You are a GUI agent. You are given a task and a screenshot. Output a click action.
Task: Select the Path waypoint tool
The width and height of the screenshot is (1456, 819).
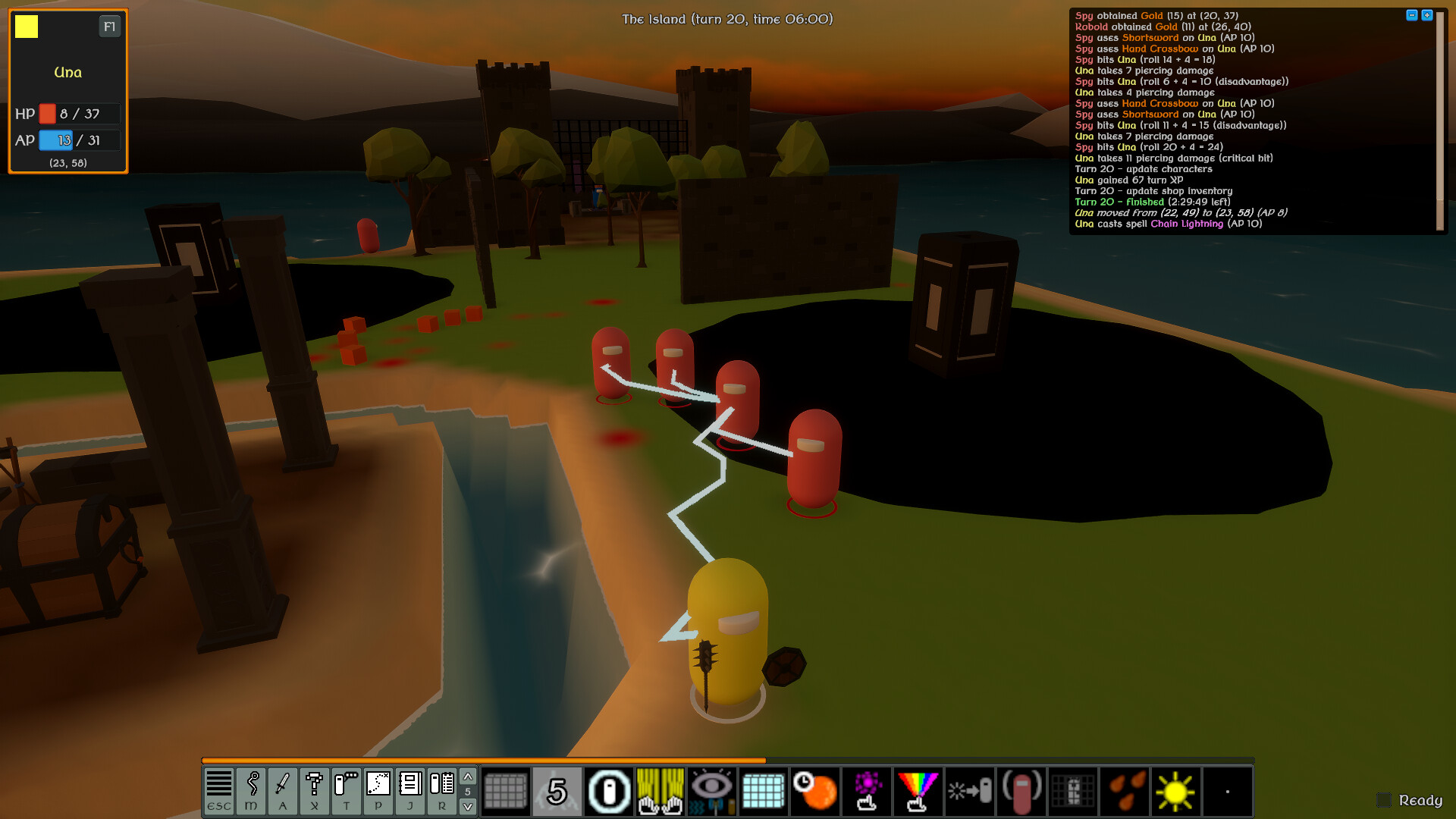pyautogui.click(x=378, y=791)
